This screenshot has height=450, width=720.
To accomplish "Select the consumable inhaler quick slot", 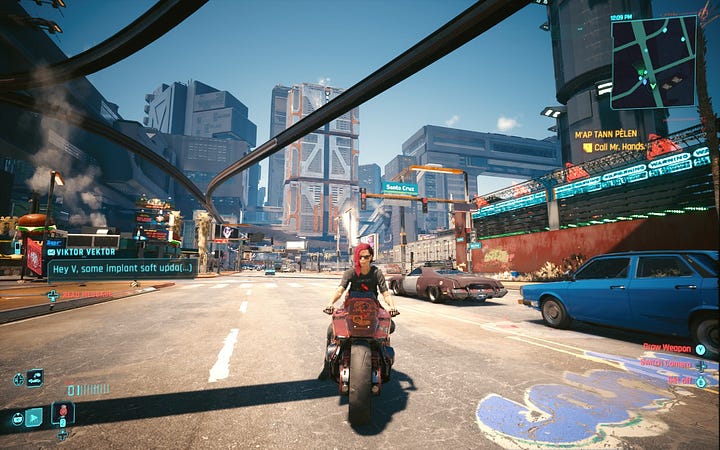I will coord(62,412).
